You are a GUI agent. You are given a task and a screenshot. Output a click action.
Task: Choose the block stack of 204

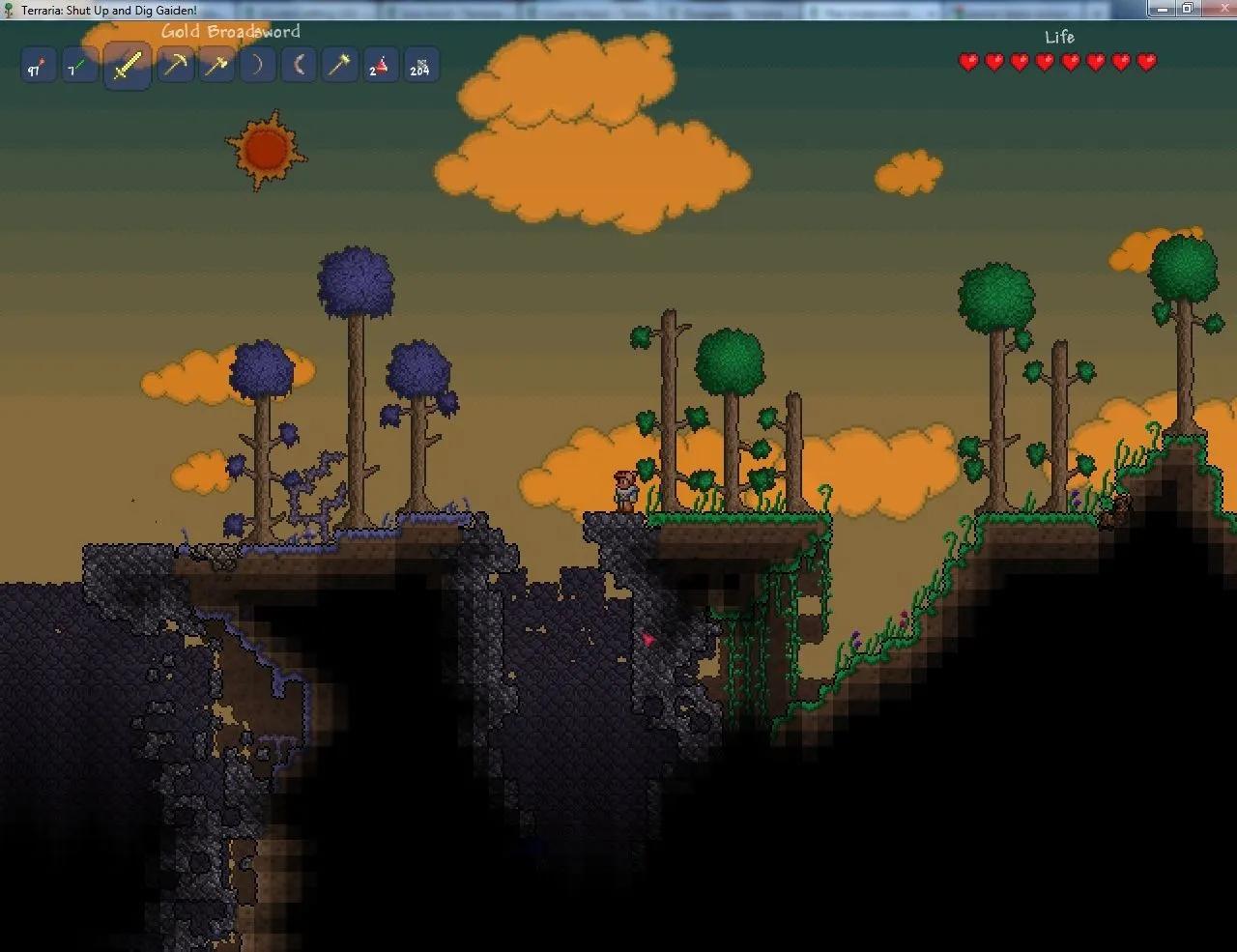point(420,67)
